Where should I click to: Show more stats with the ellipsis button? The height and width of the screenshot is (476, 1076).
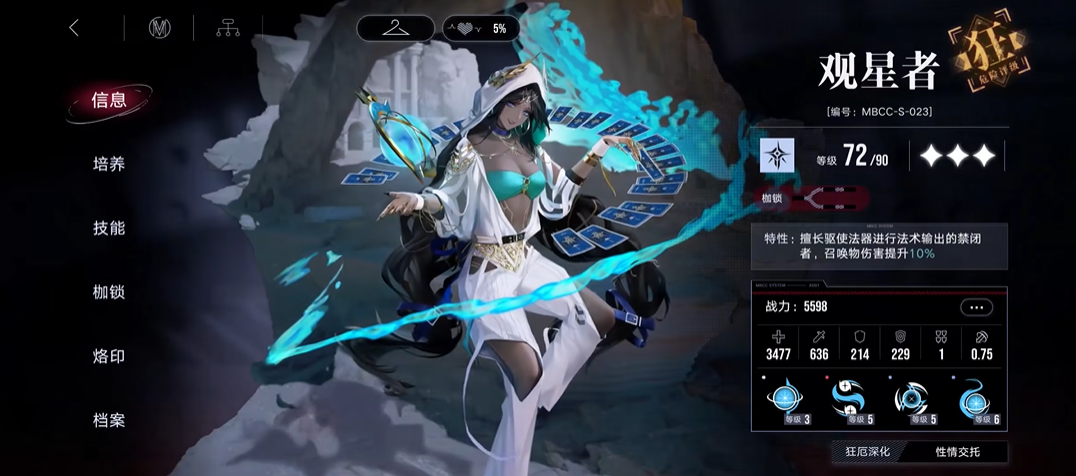pos(975,308)
